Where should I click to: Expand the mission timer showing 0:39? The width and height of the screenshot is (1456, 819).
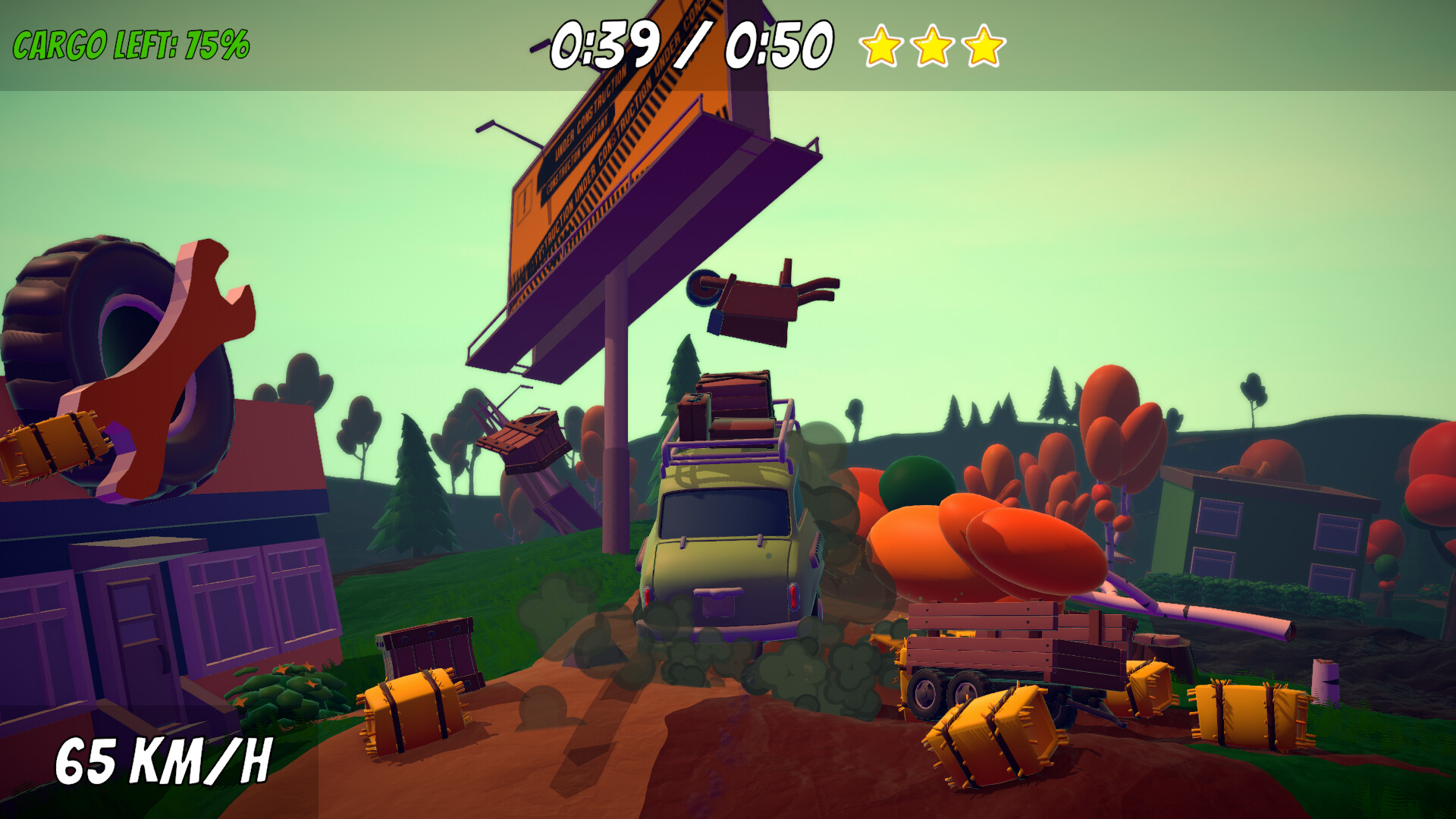point(607,45)
